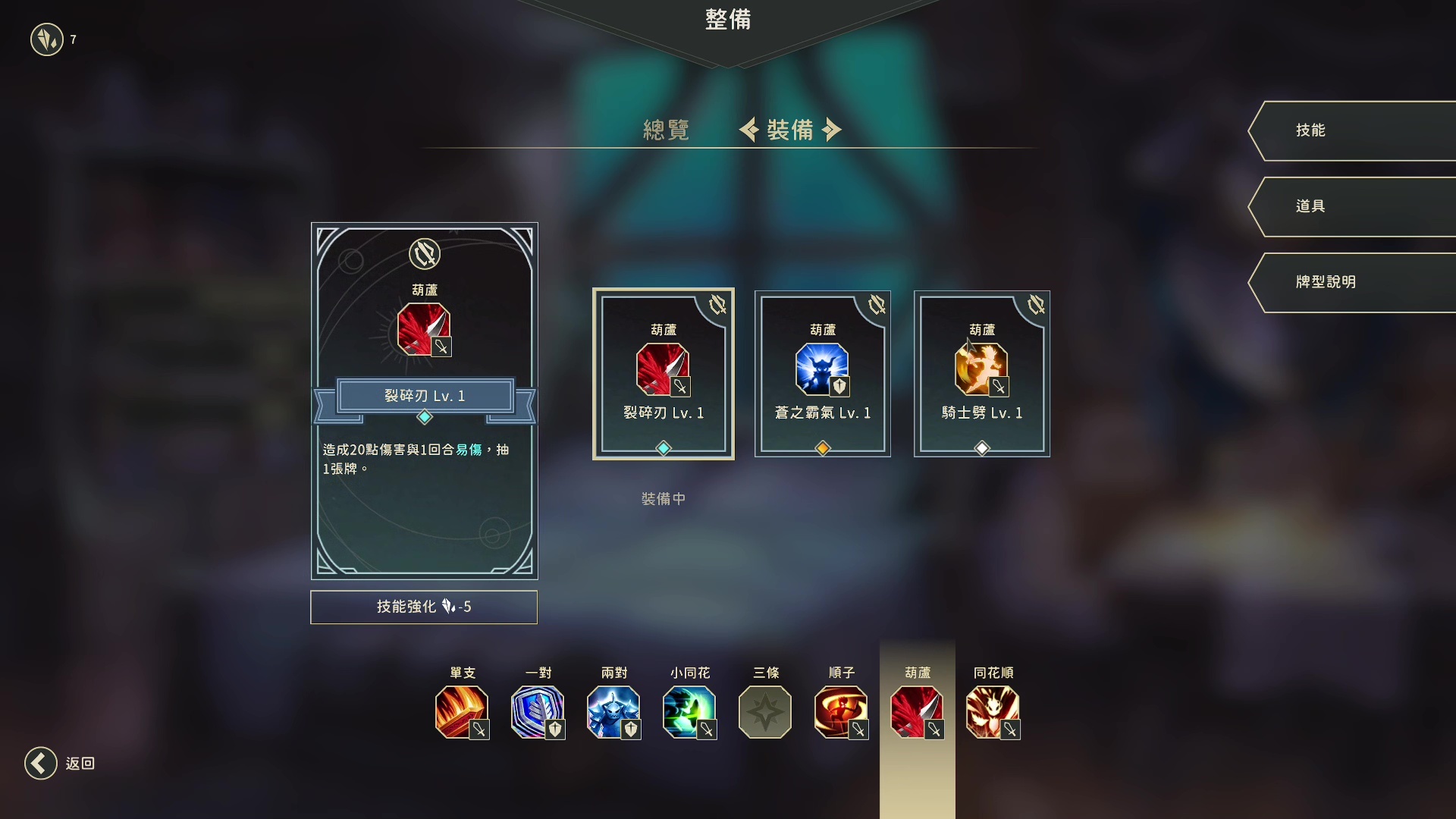Expand the 葫蘆 column in the bottom bar
Screen dimensions: 1456x819
coord(917,712)
